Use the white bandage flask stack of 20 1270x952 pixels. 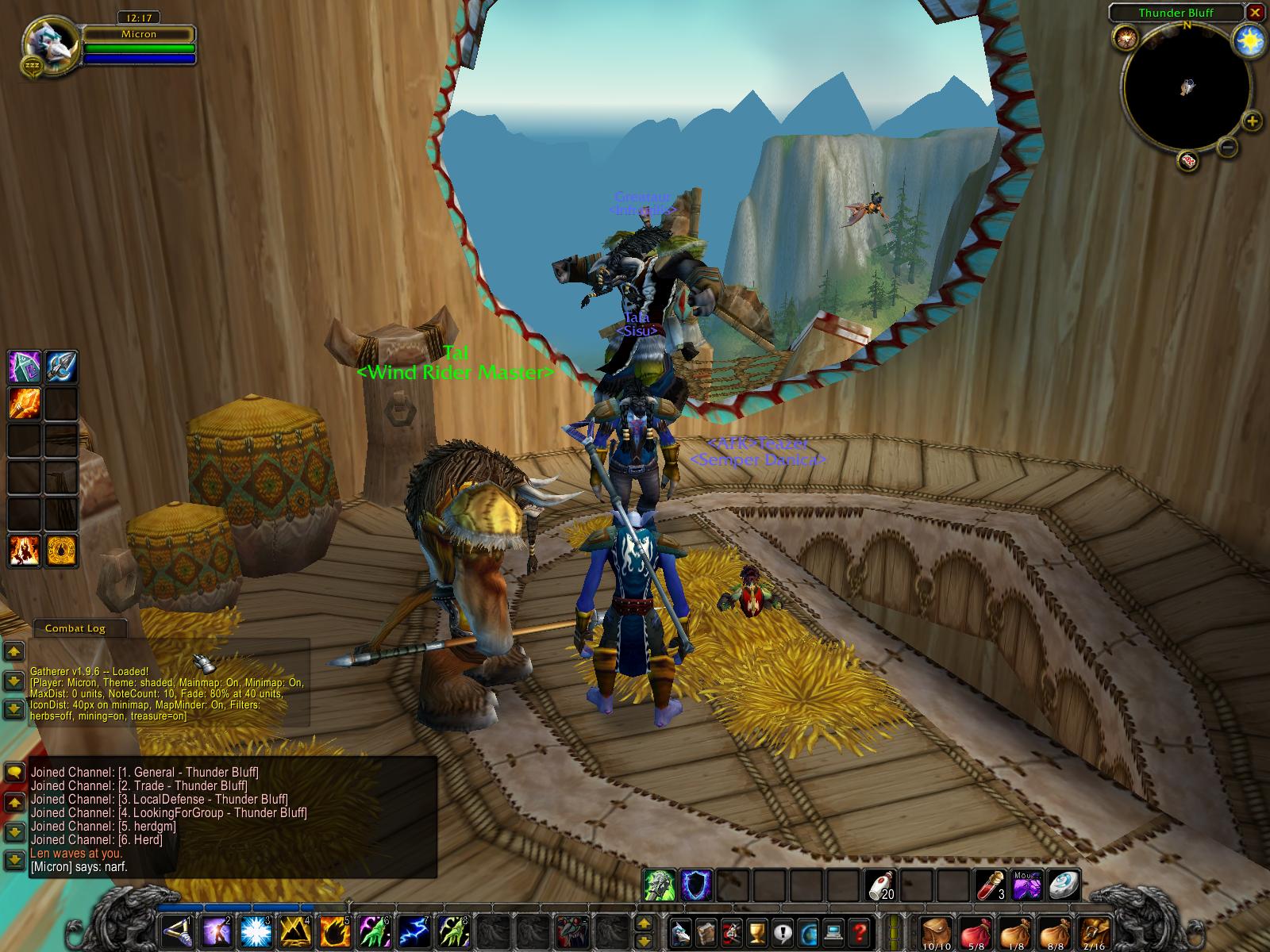pos(882,885)
